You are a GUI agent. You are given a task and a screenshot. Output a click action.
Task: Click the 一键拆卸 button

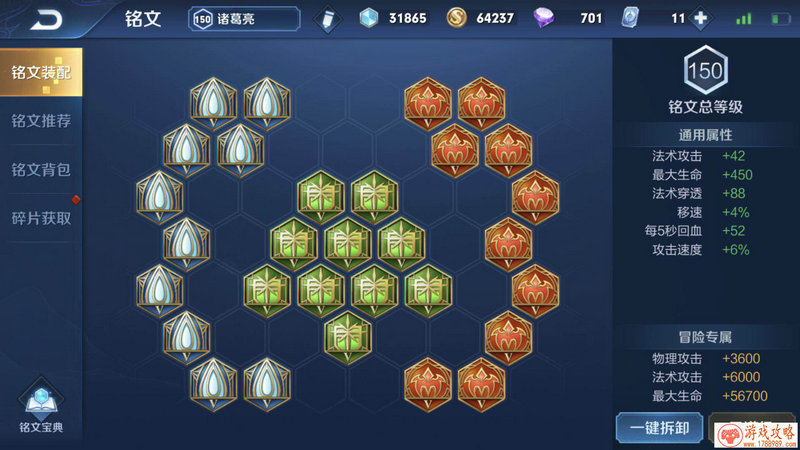point(658,428)
